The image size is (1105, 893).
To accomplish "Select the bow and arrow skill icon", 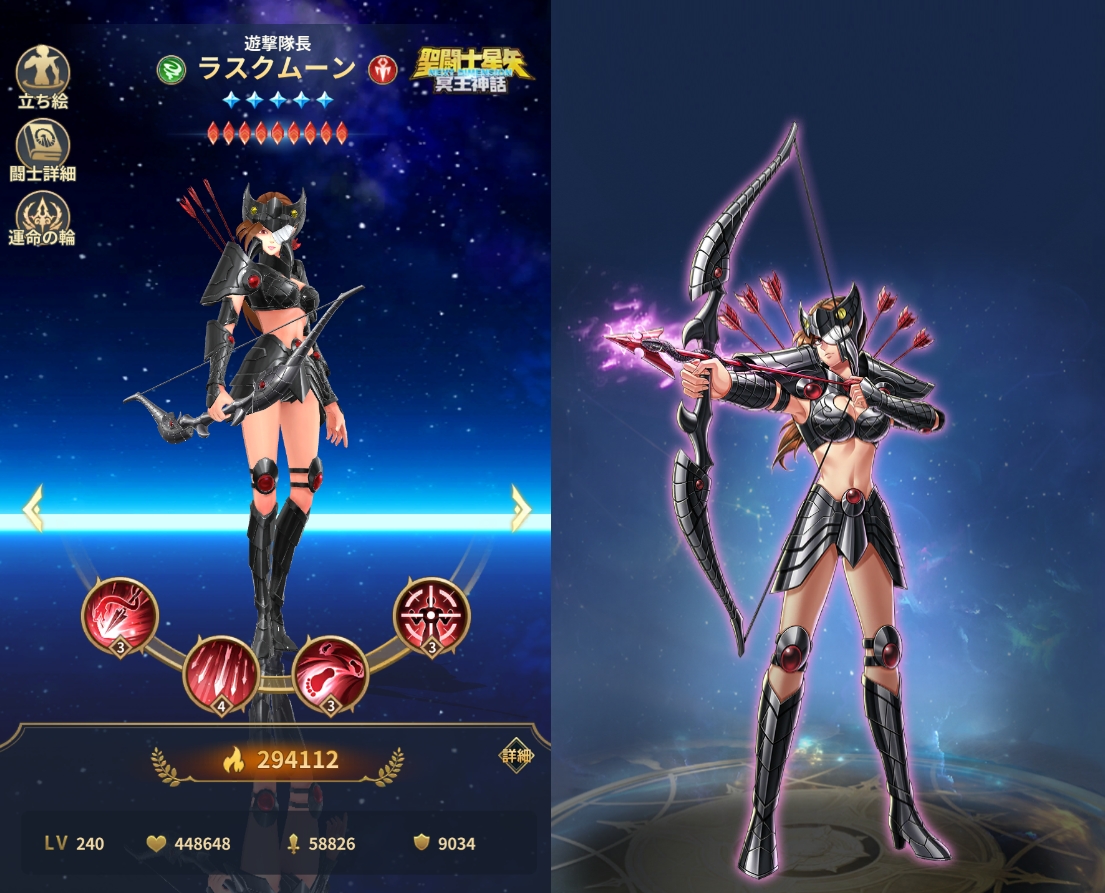I will tap(119, 617).
